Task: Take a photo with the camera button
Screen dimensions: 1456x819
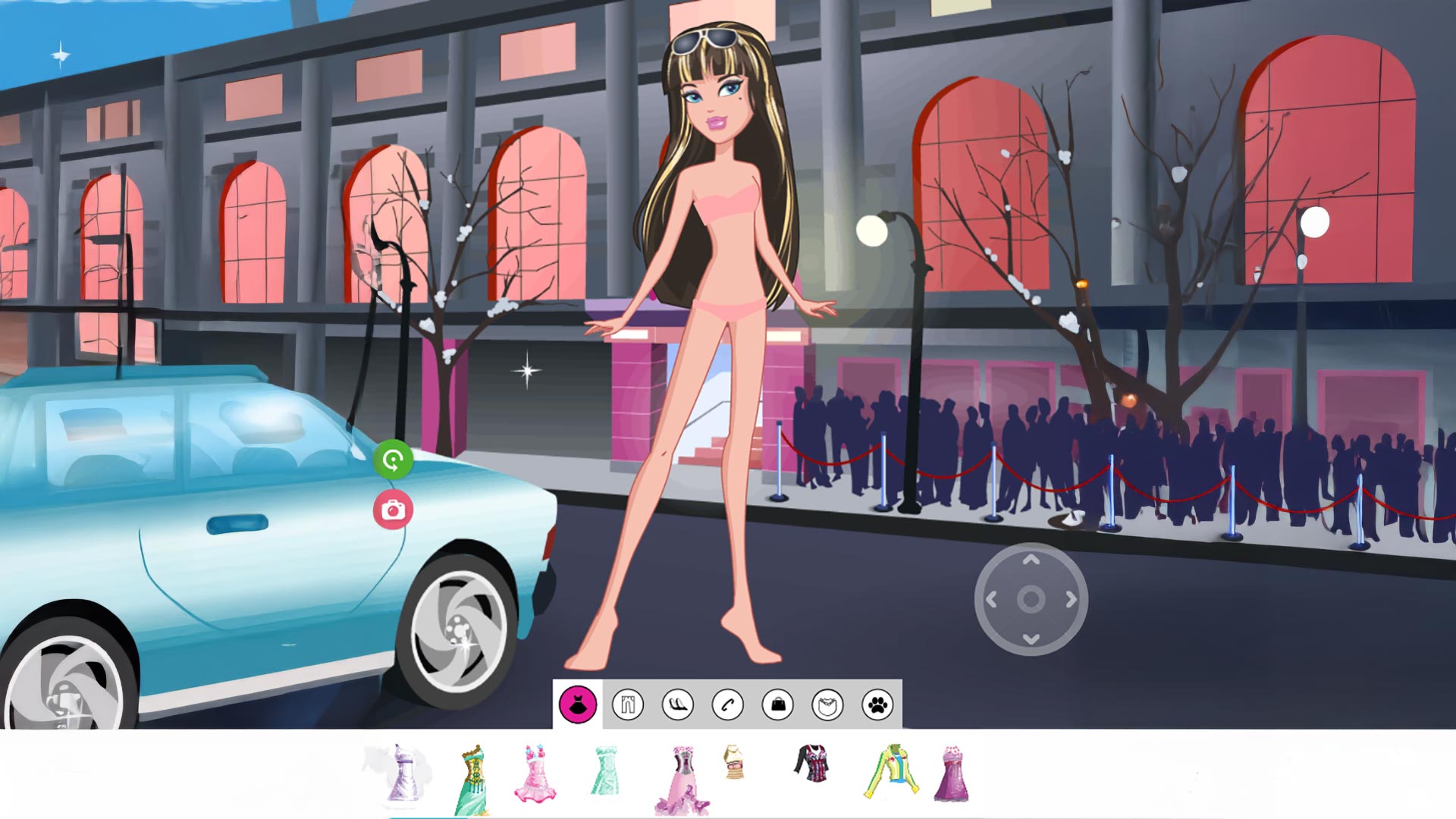Action: click(x=393, y=510)
